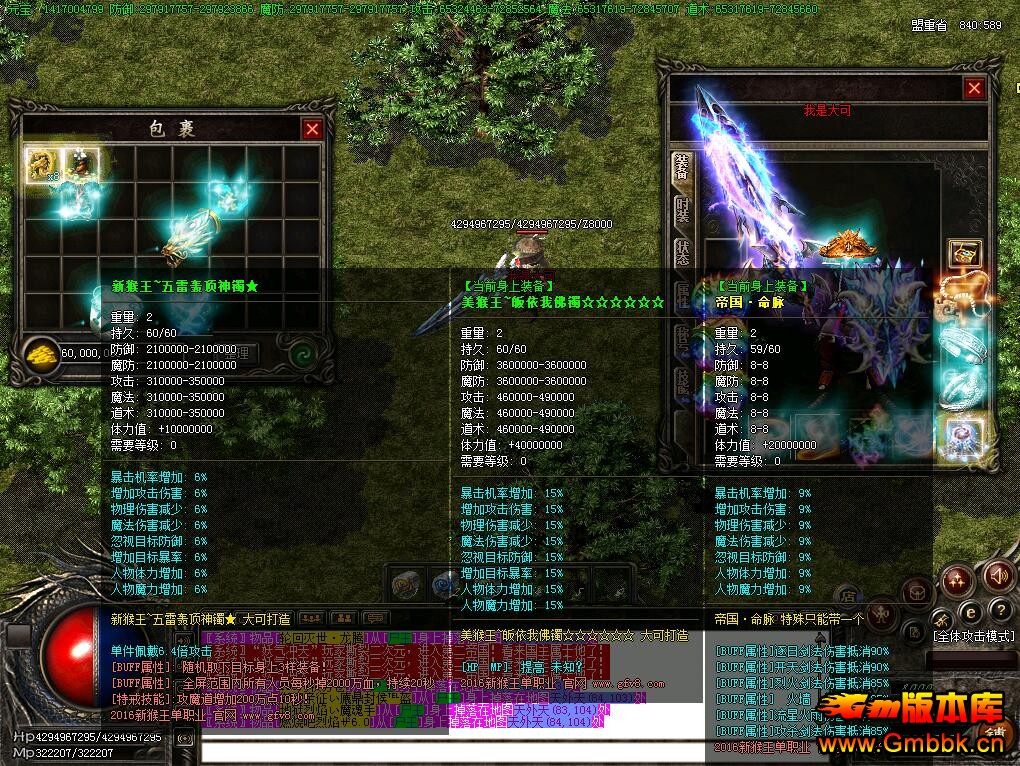Open the box-shaped bag button
The width and height of the screenshot is (1020, 766).
tap(917, 593)
